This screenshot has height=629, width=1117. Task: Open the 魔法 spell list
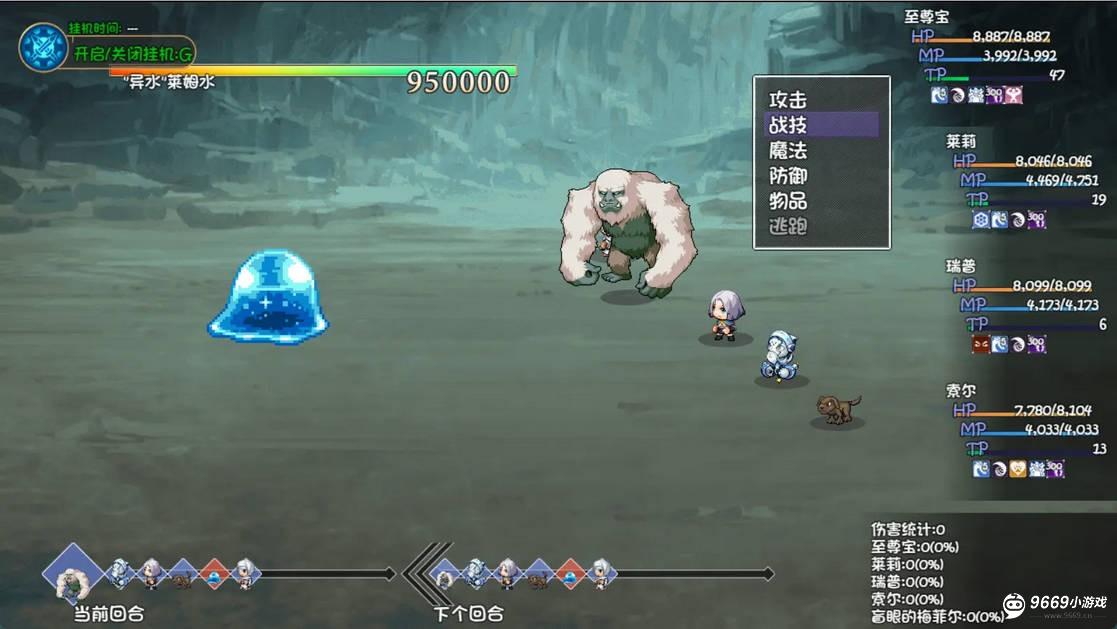[788, 151]
